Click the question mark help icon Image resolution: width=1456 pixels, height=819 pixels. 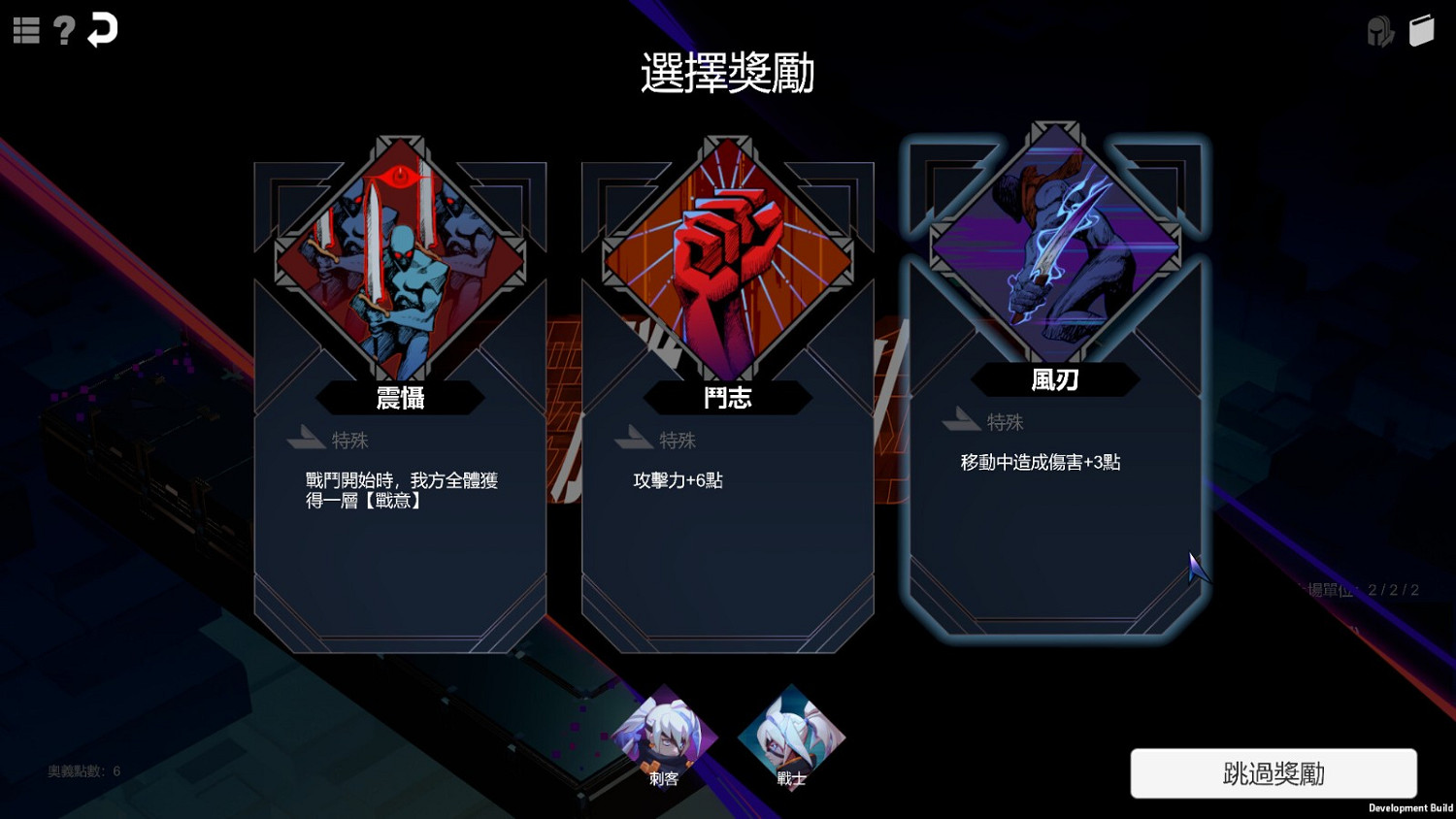64,29
